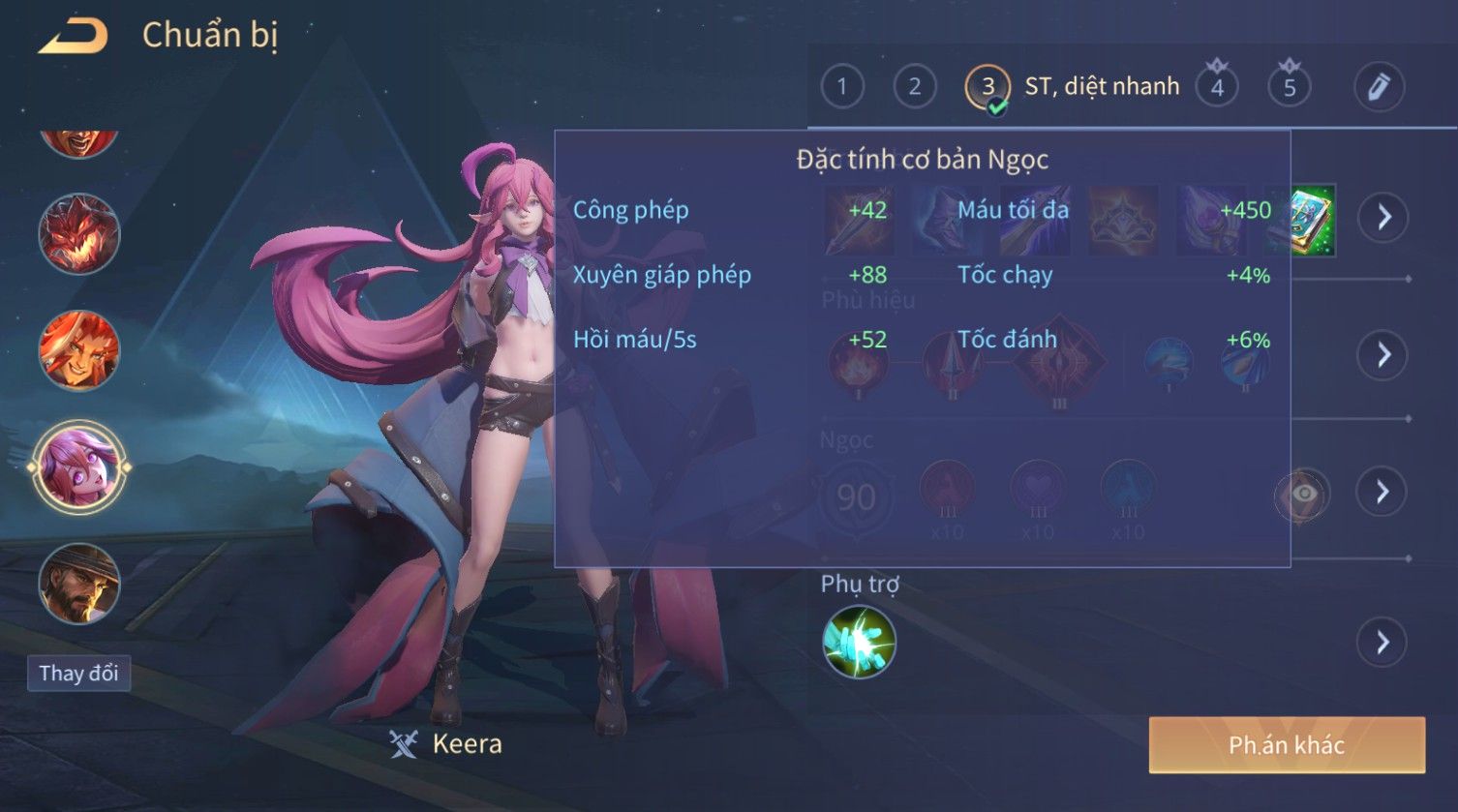This screenshot has height=812, width=1458.
Task: Go back using the return arrow
Action: tap(73, 37)
